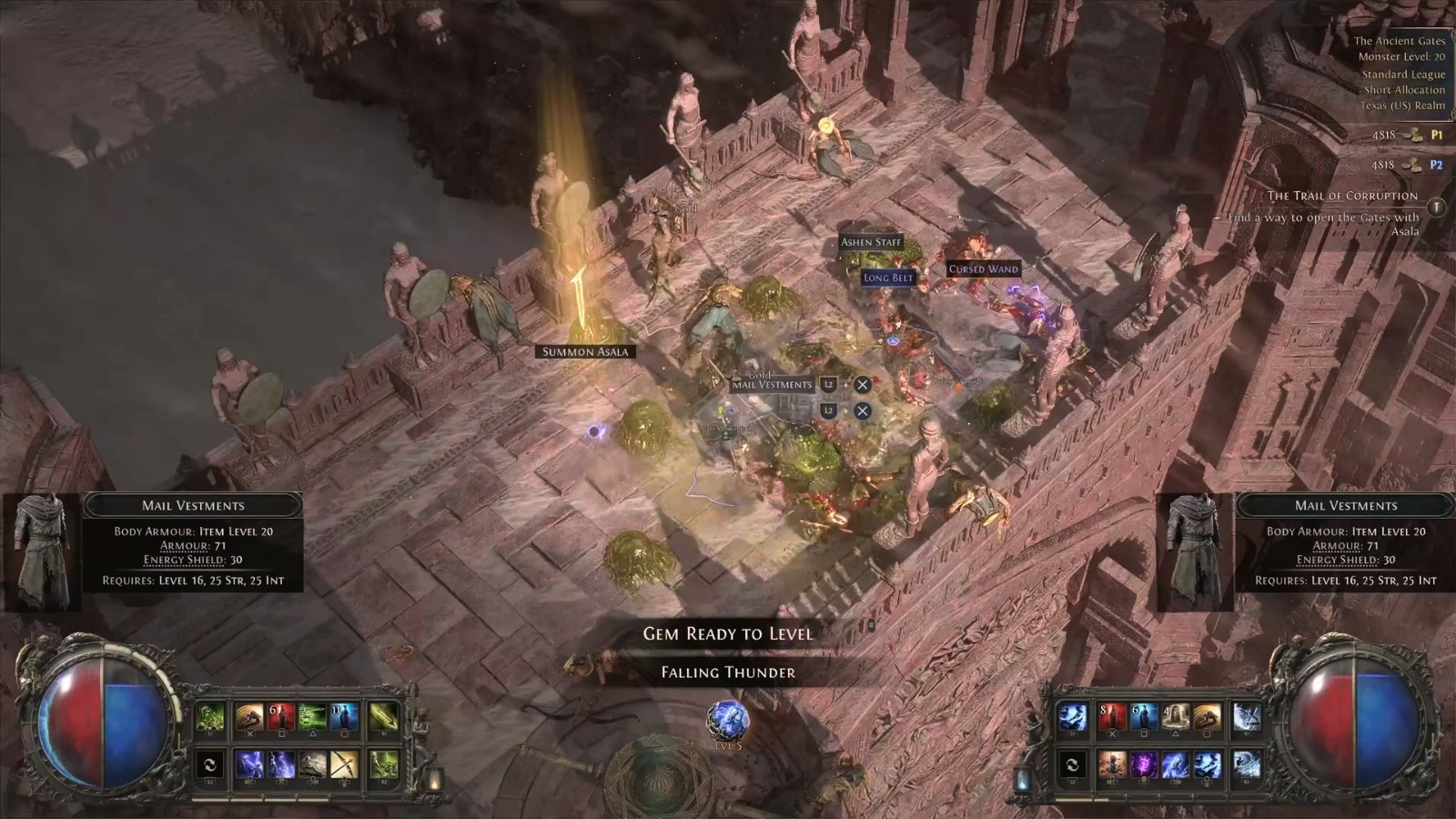Click the Mail Vestments ground item label
The image size is (1456, 819).
click(x=772, y=385)
